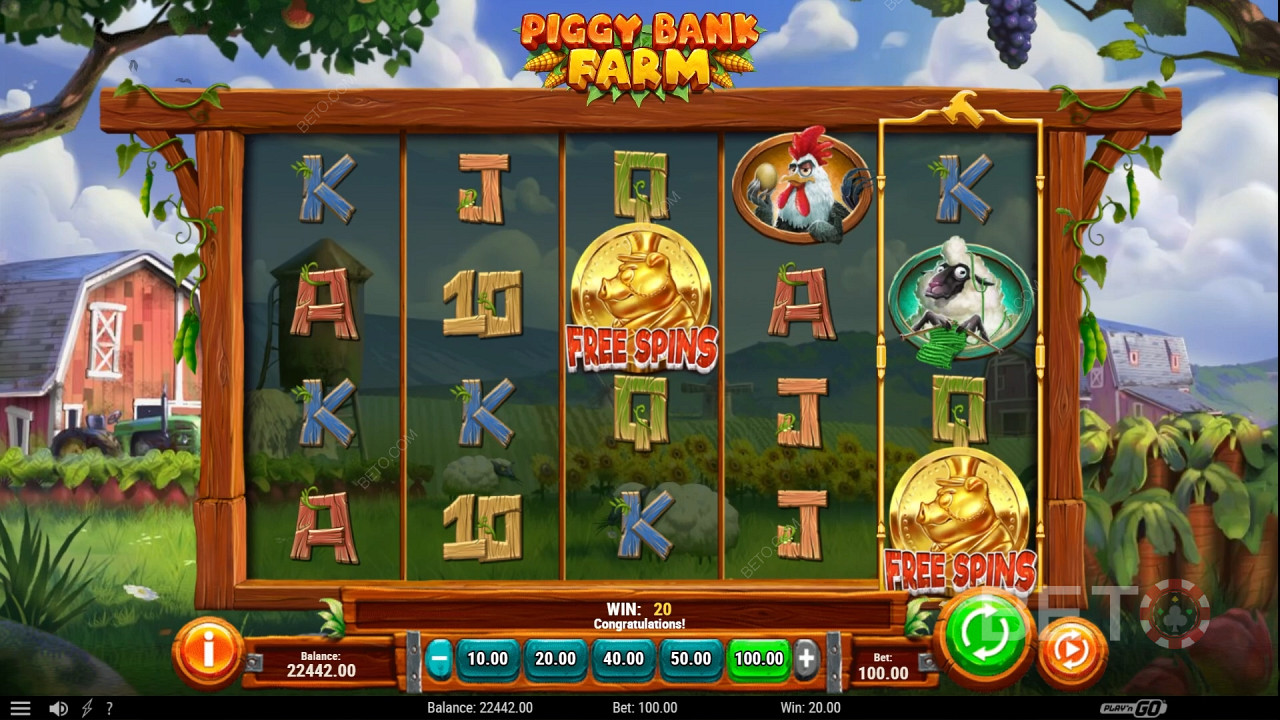Open the hamburger menu in the bottom bar
Screen dimensions: 1280x720
coord(20,708)
